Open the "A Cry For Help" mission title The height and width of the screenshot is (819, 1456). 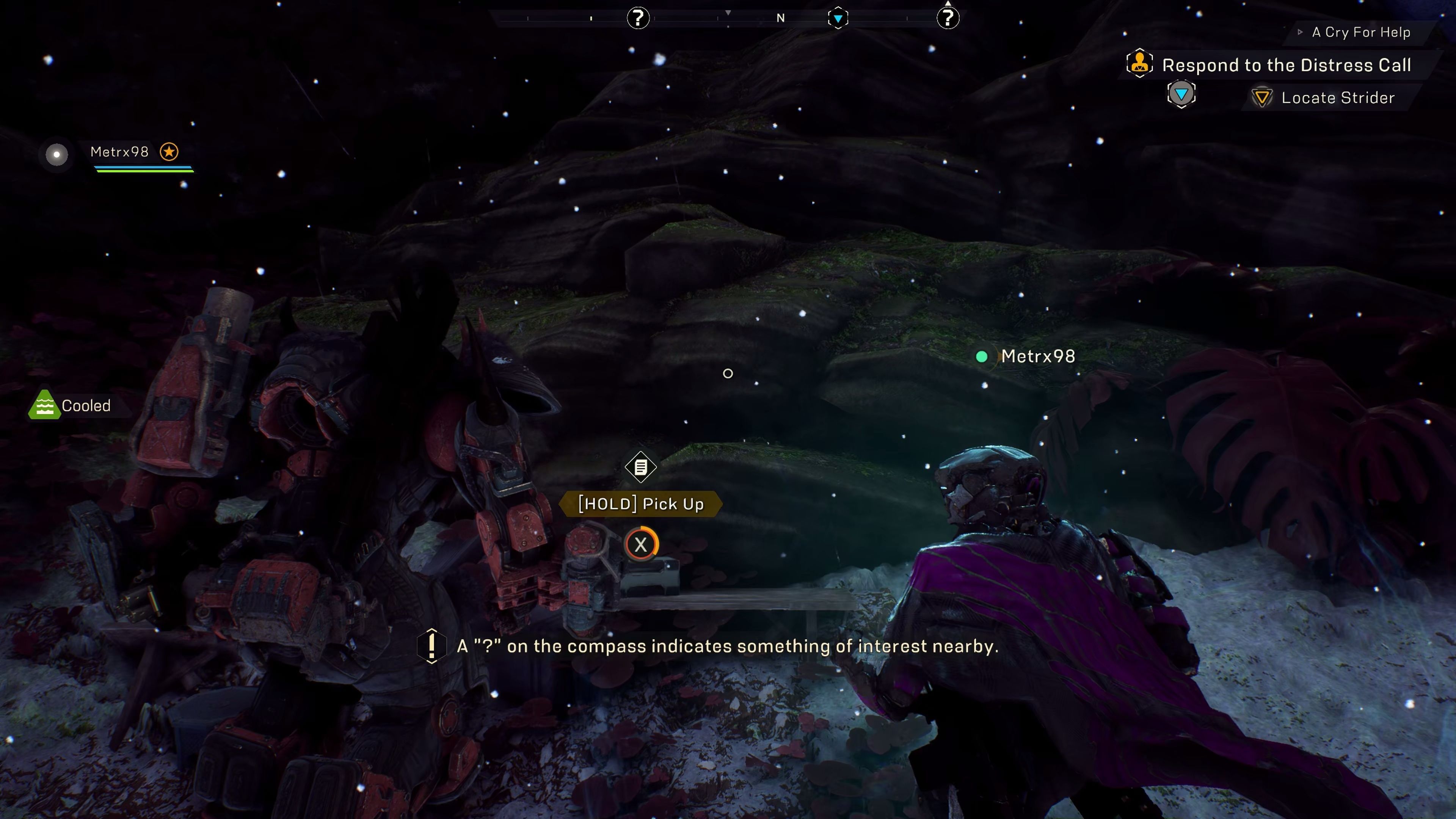pos(1360,33)
